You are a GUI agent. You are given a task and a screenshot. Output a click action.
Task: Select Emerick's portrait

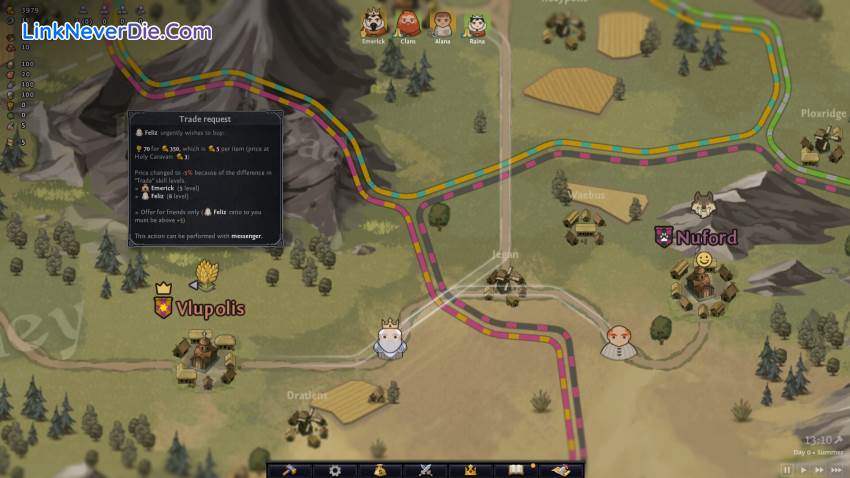[374, 22]
